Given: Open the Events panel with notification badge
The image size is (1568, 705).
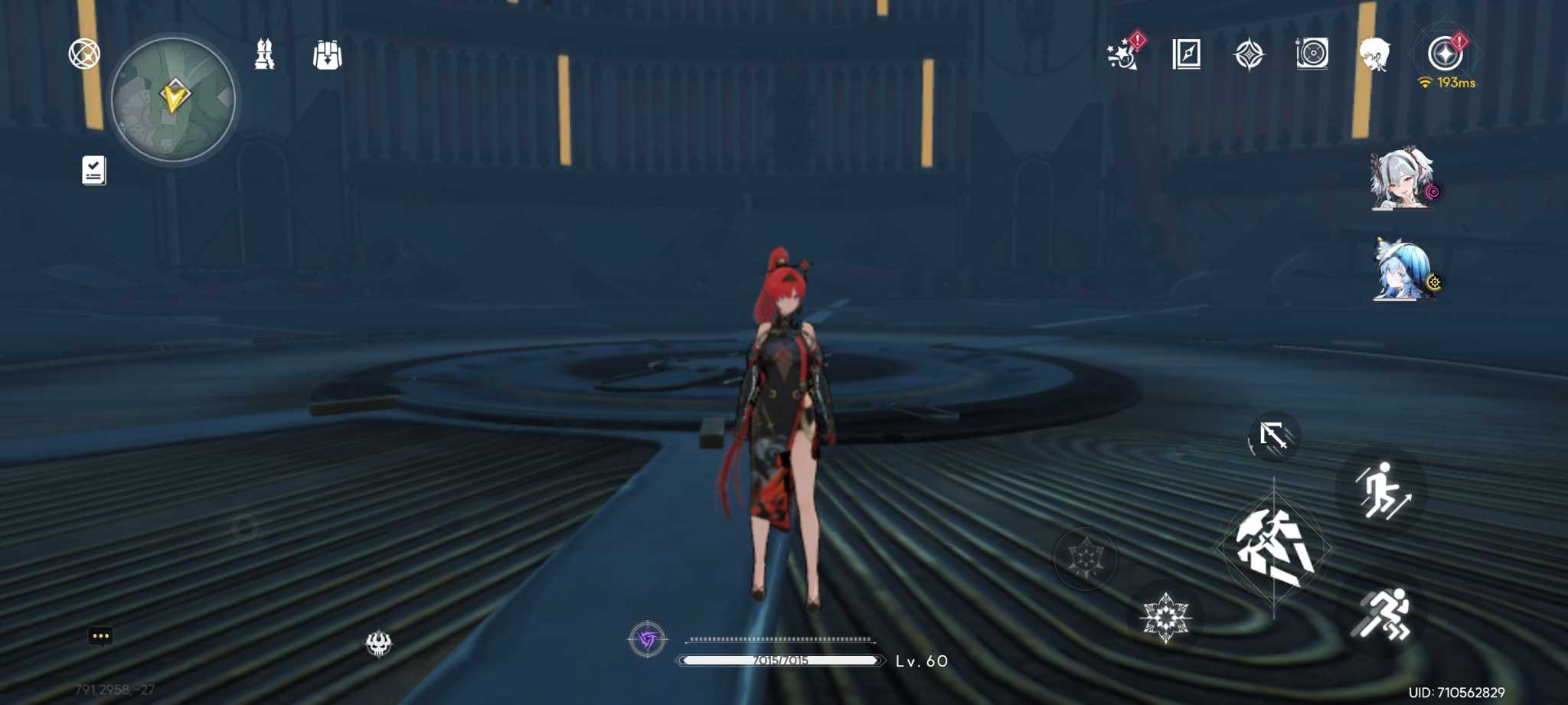Looking at the screenshot, I should point(1124,55).
